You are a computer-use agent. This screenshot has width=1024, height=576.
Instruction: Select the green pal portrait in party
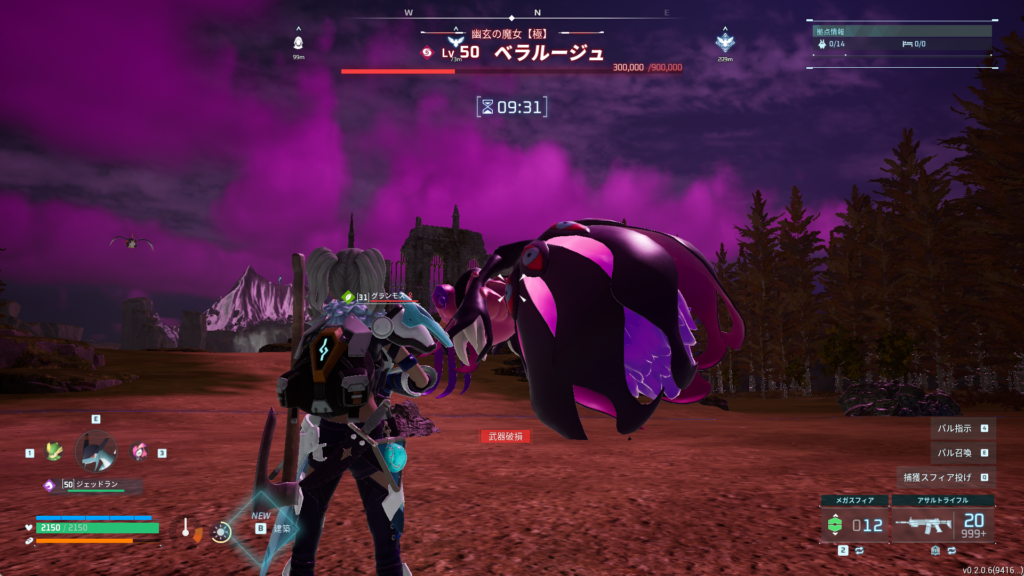coord(54,452)
